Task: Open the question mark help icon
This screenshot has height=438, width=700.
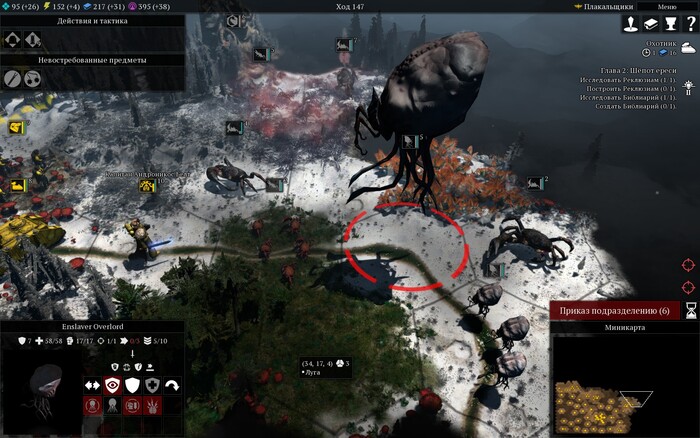Action: tap(690, 24)
